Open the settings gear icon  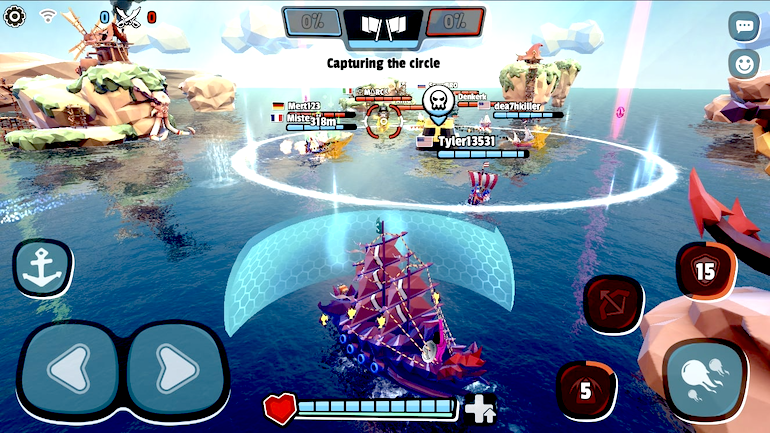(15, 16)
